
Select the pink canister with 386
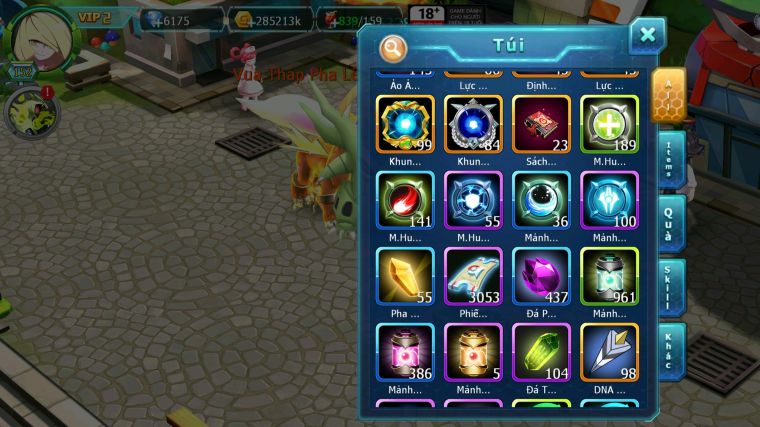[x=405, y=352]
